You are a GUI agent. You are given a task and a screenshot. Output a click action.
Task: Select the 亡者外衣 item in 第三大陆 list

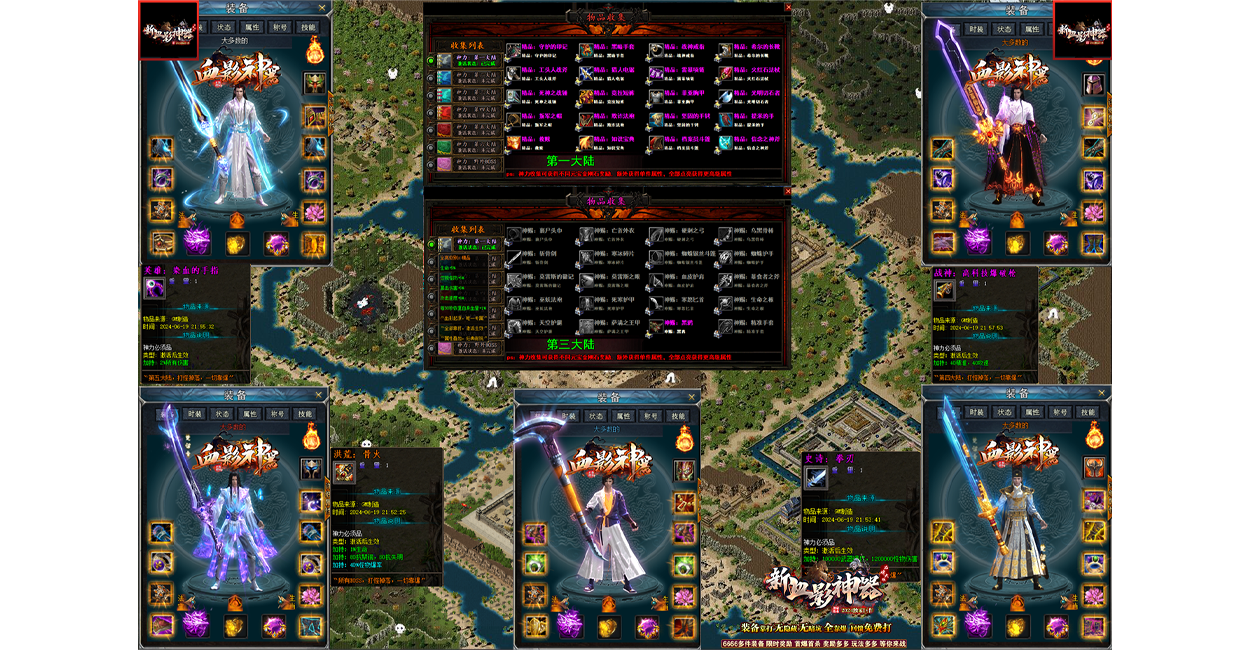click(x=585, y=235)
